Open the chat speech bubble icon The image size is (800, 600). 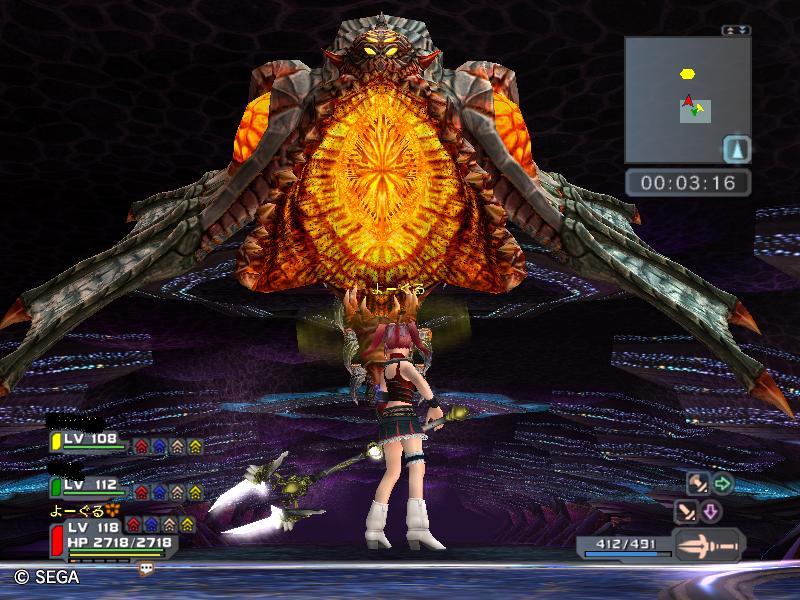[x=147, y=567]
